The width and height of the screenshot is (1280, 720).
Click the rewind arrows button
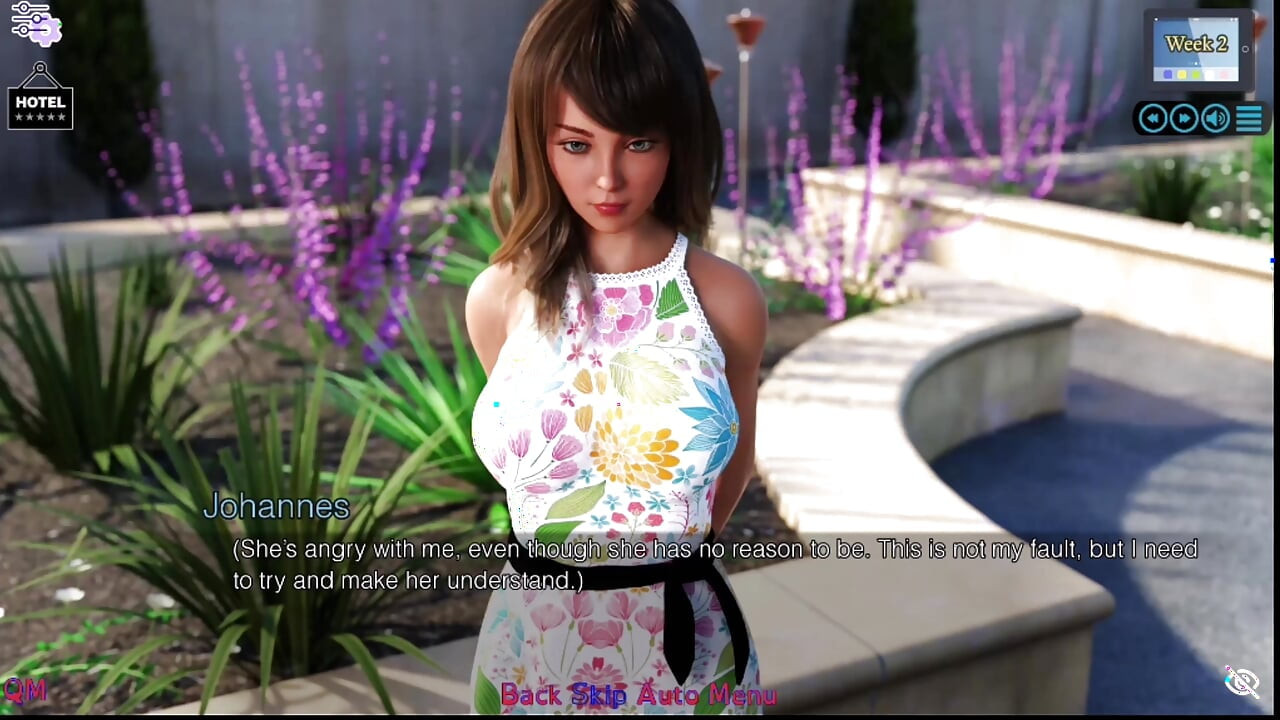[1153, 119]
